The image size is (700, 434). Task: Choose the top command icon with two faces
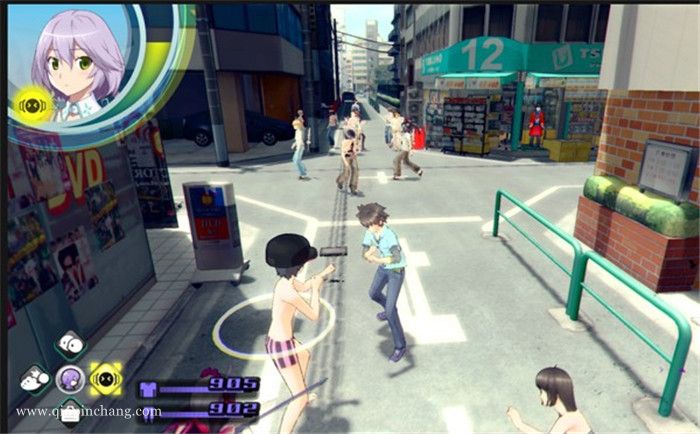coord(69,346)
